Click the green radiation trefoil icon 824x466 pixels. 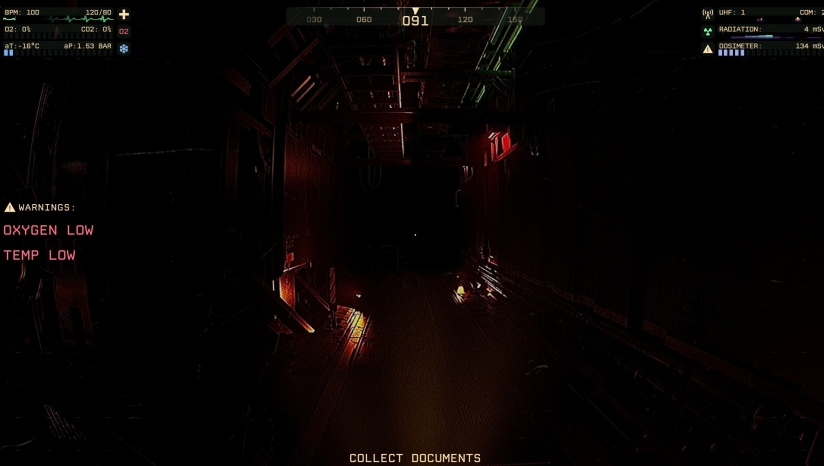[x=708, y=30]
